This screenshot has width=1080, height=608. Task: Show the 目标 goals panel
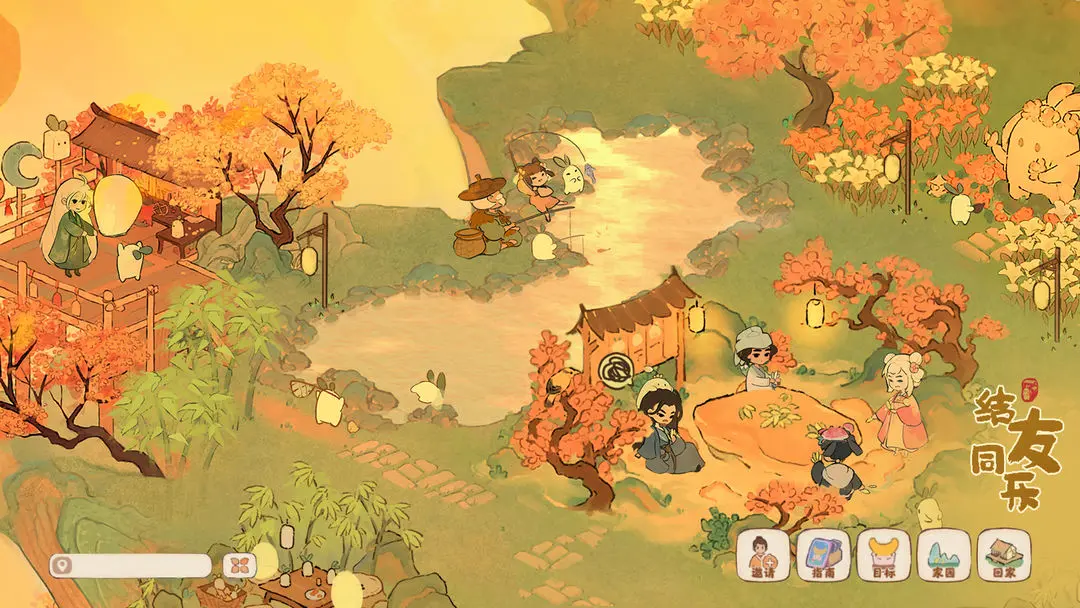883,555
